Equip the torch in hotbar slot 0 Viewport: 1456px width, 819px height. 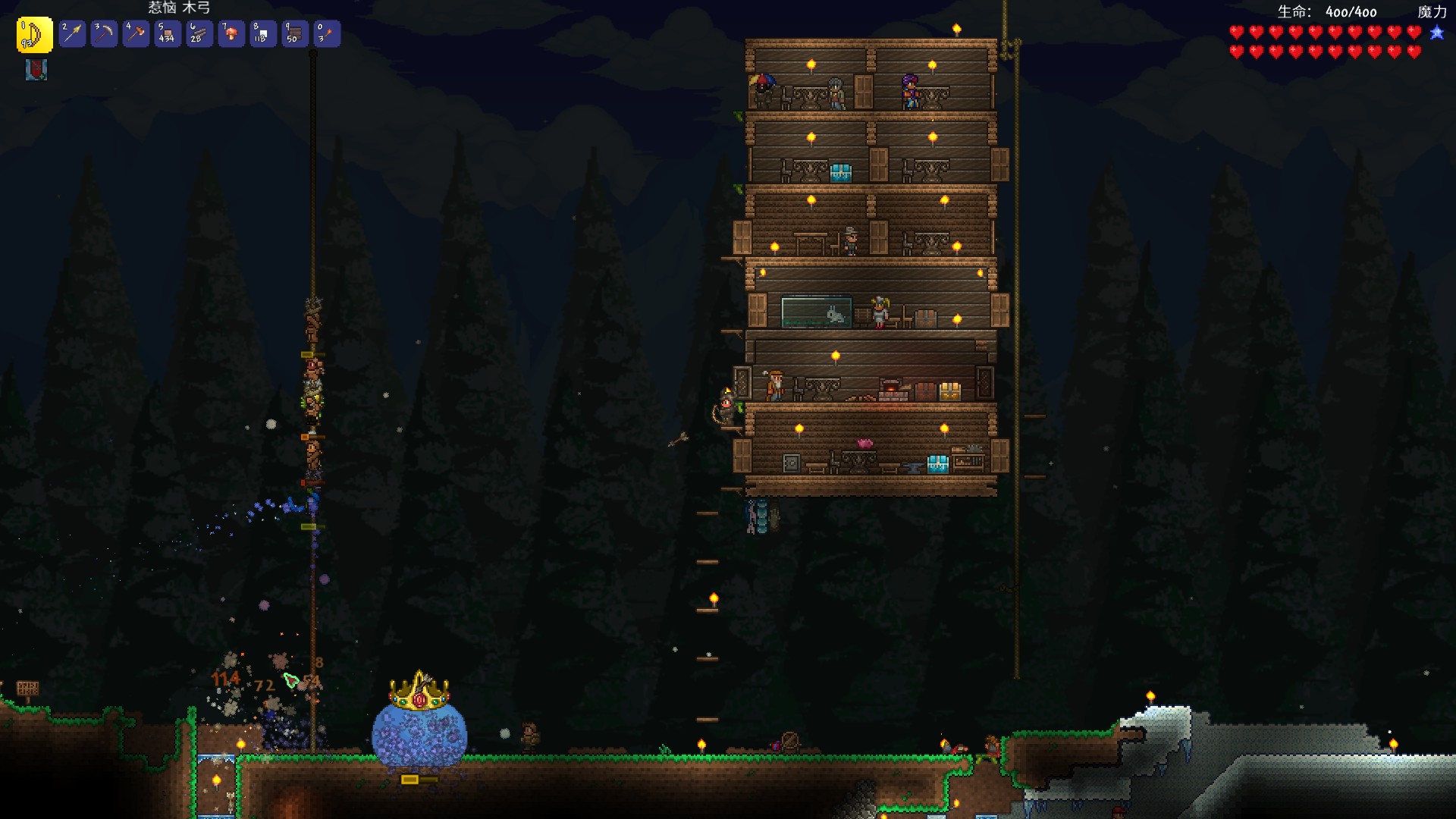[x=327, y=34]
